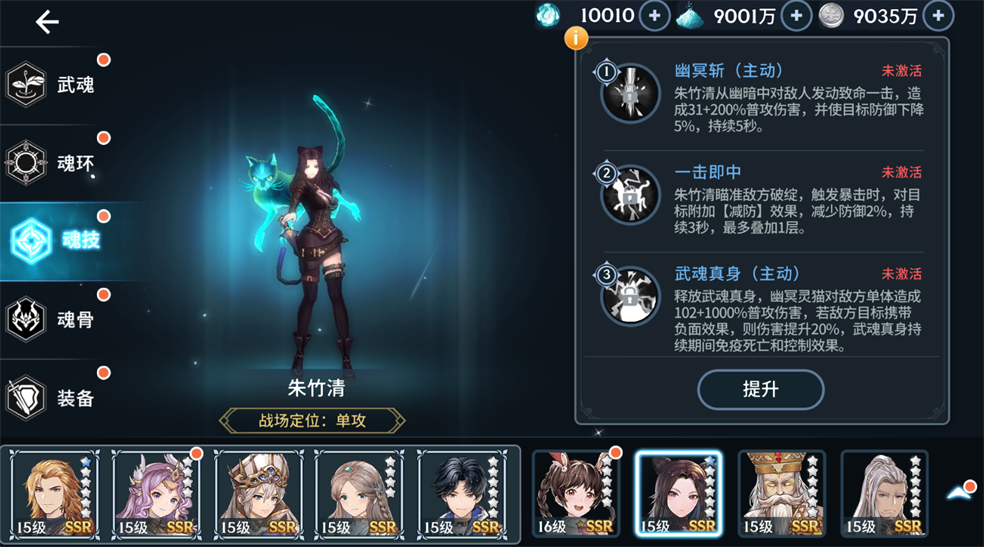Viewport: 984px width, 547px height.
Task: Add more of the 9001万 currency
Action: pos(796,15)
